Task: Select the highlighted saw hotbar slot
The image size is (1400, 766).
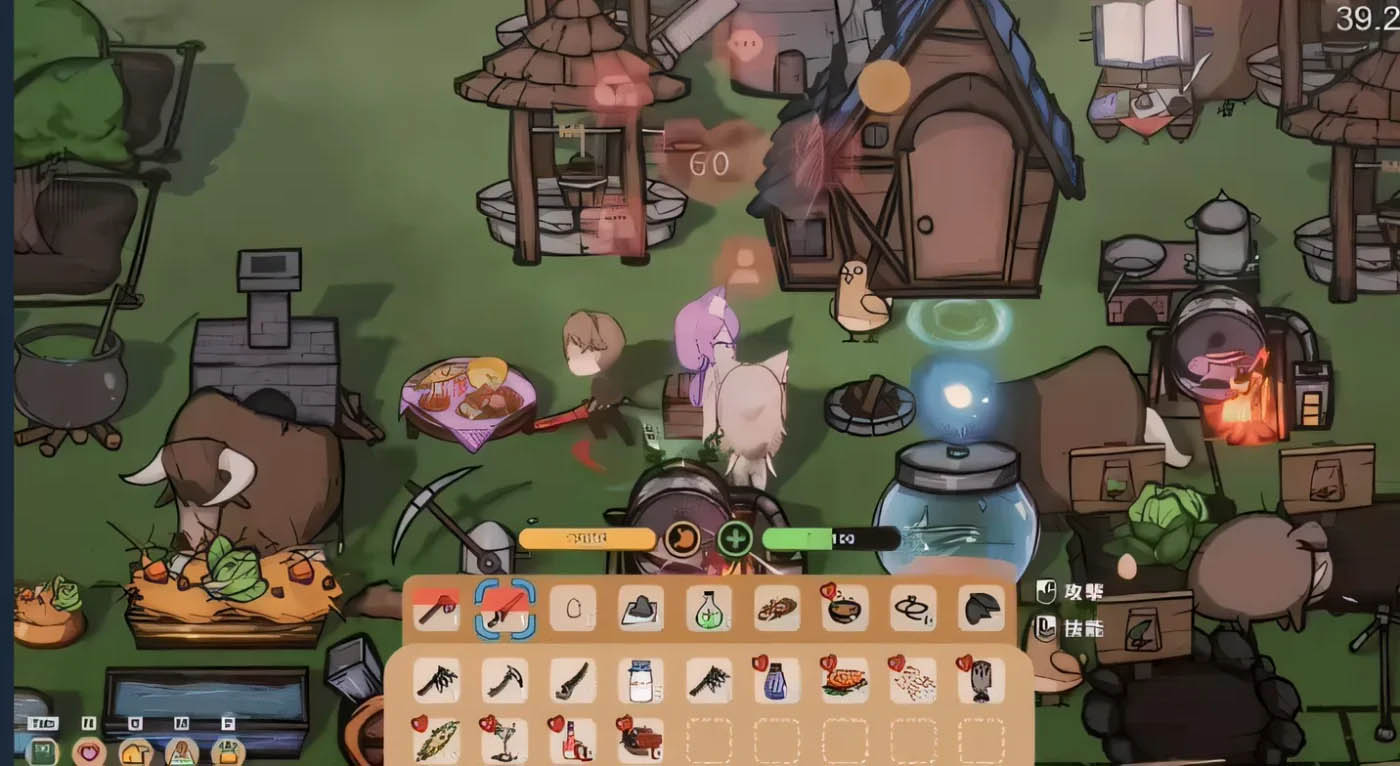Action: (x=504, y=607)
